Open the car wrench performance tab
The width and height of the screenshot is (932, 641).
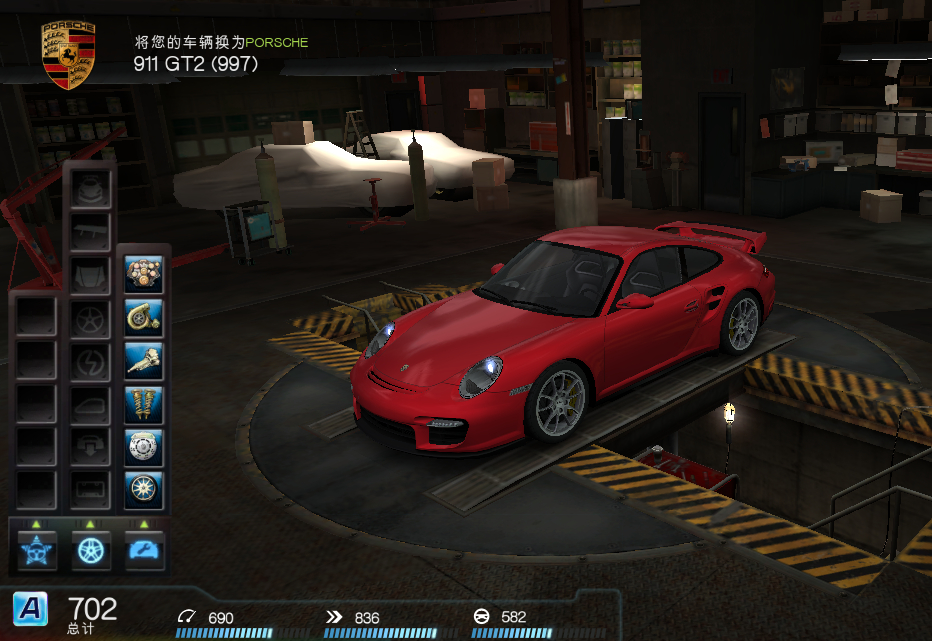click(x=144, y=548)
